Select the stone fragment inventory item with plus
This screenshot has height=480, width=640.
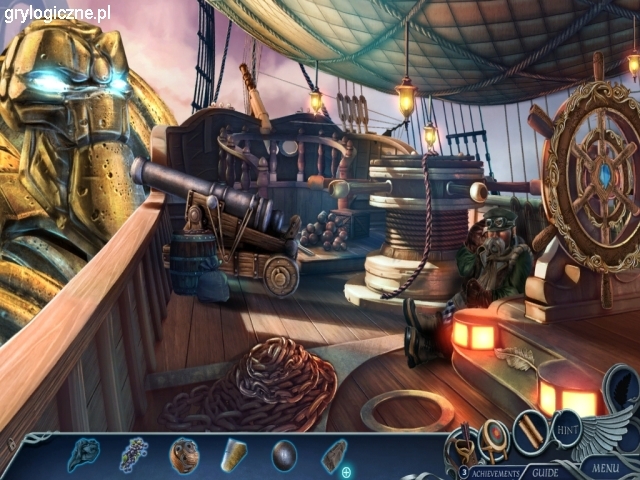coord(334,456)
